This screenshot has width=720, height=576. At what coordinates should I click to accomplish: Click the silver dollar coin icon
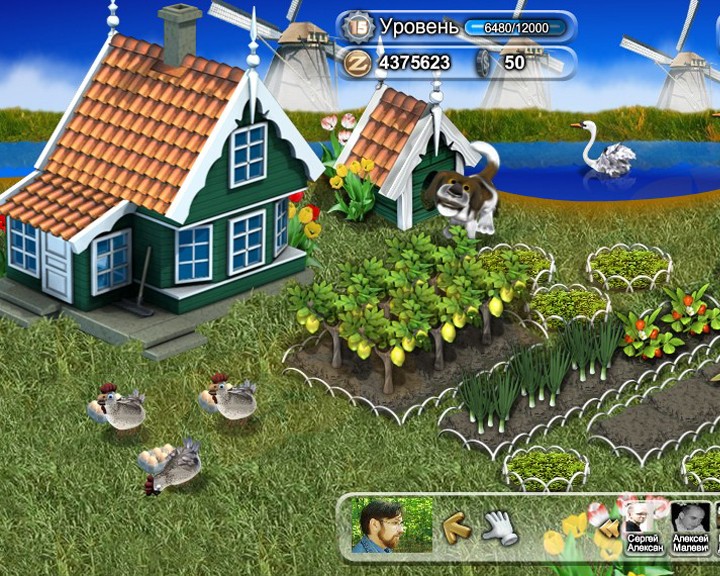point(482,62)
